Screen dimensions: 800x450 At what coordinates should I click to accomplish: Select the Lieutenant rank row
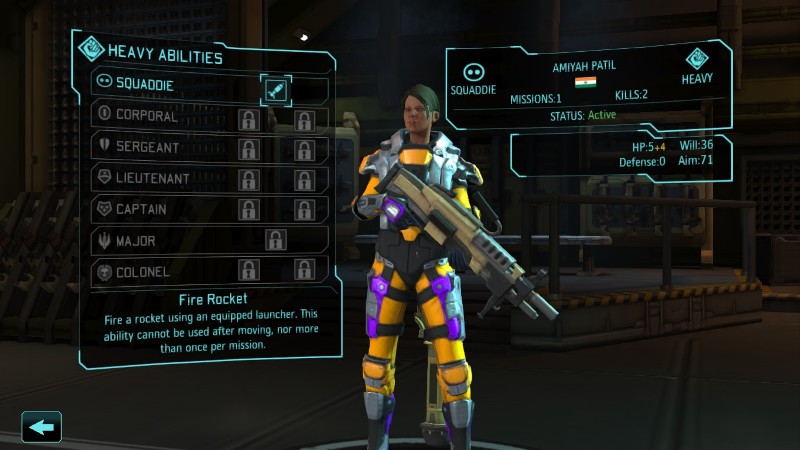click(160, 179)
